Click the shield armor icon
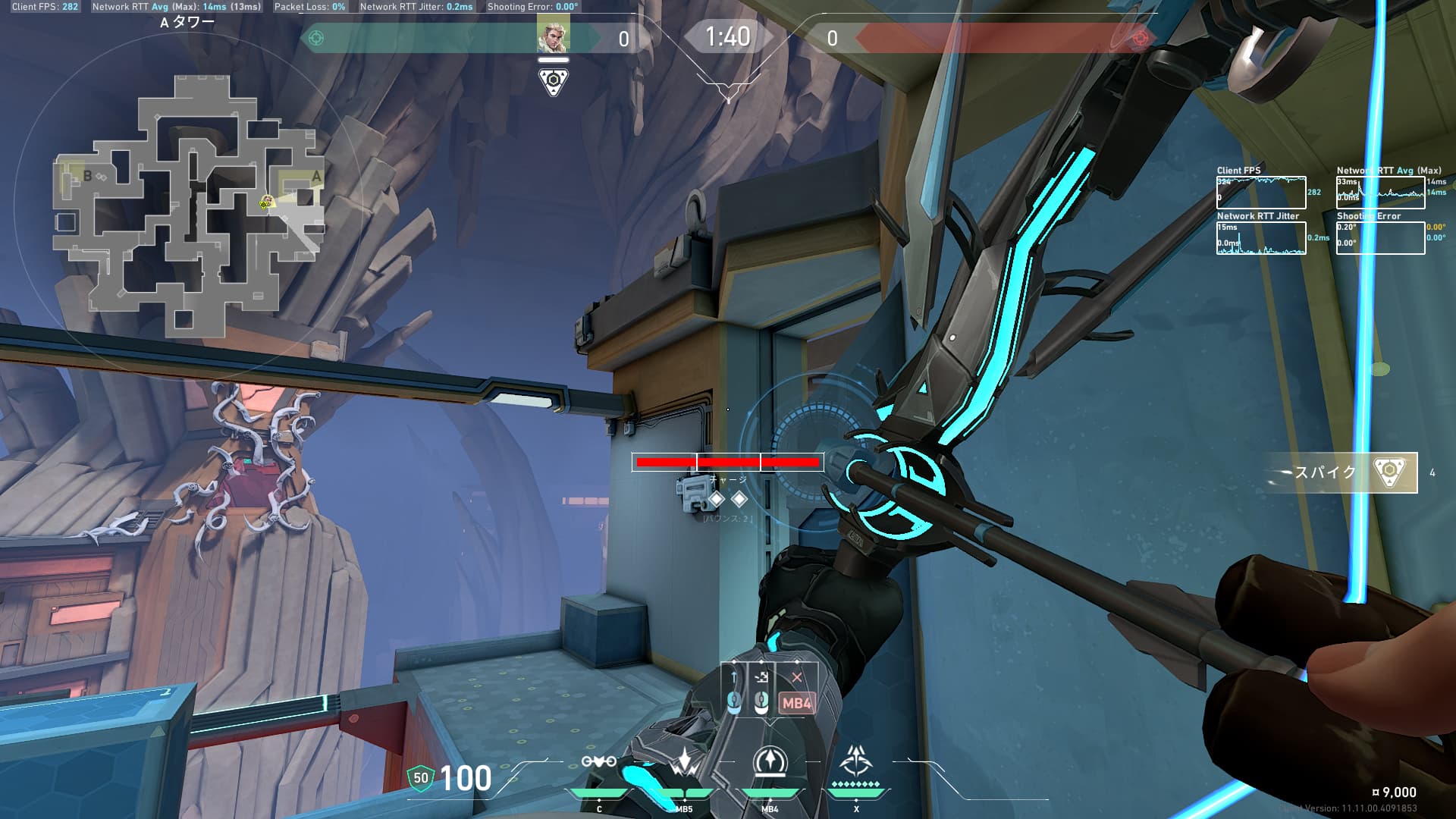1456x819 pixels. tap(420, 778)
